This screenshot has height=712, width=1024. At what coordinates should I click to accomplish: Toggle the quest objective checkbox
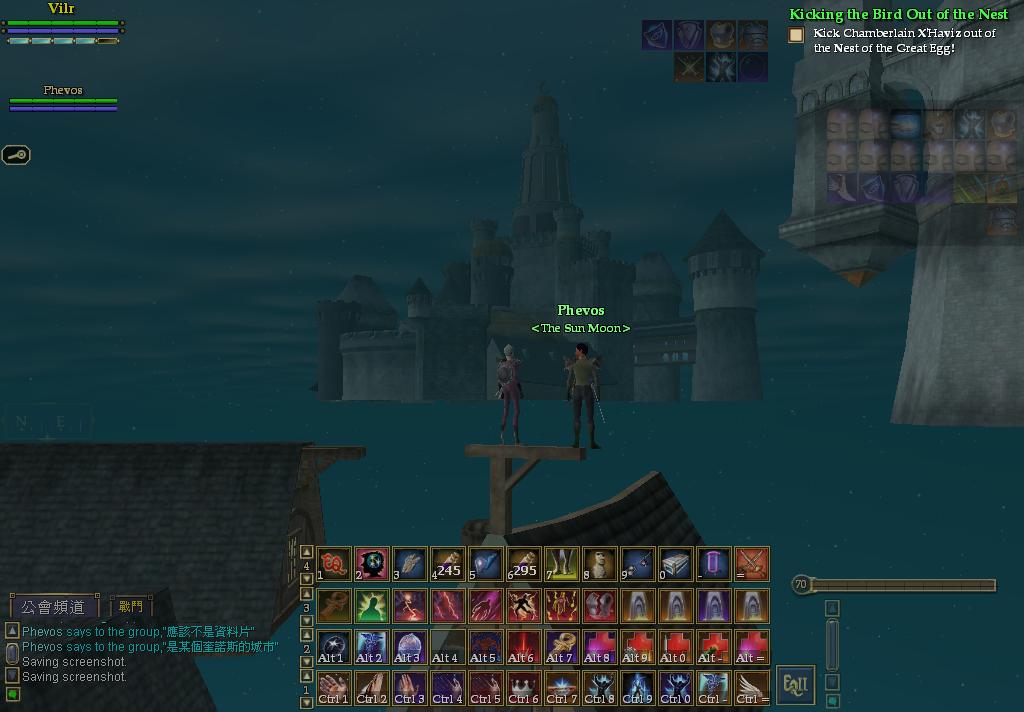796,35
